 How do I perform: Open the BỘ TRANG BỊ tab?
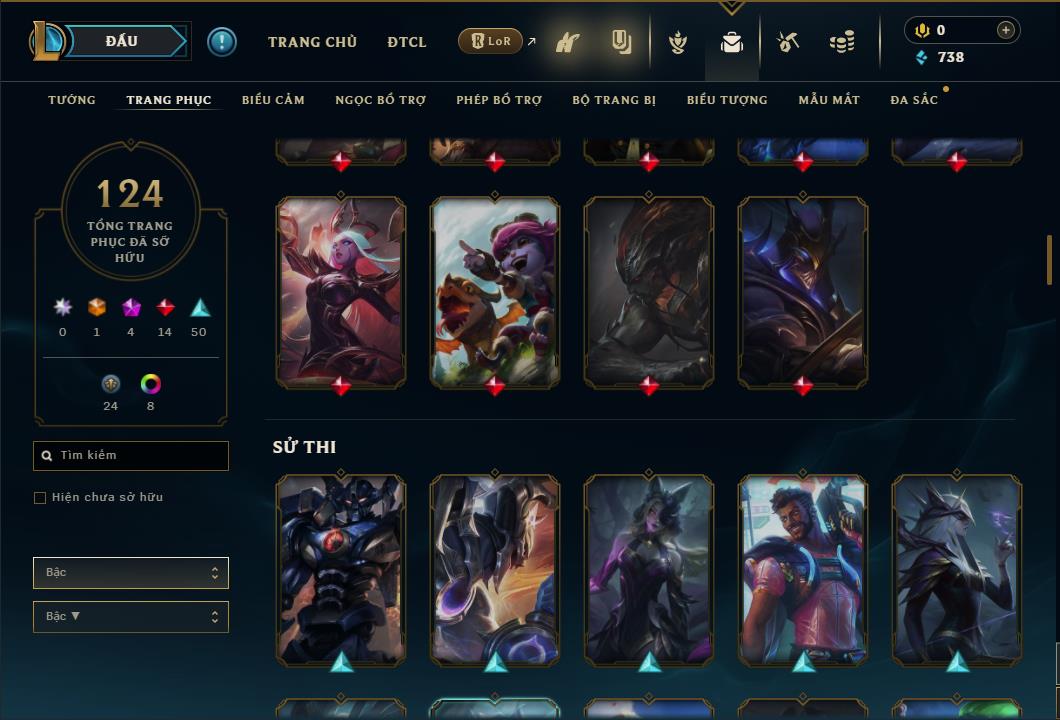click(x=614, y=100)
